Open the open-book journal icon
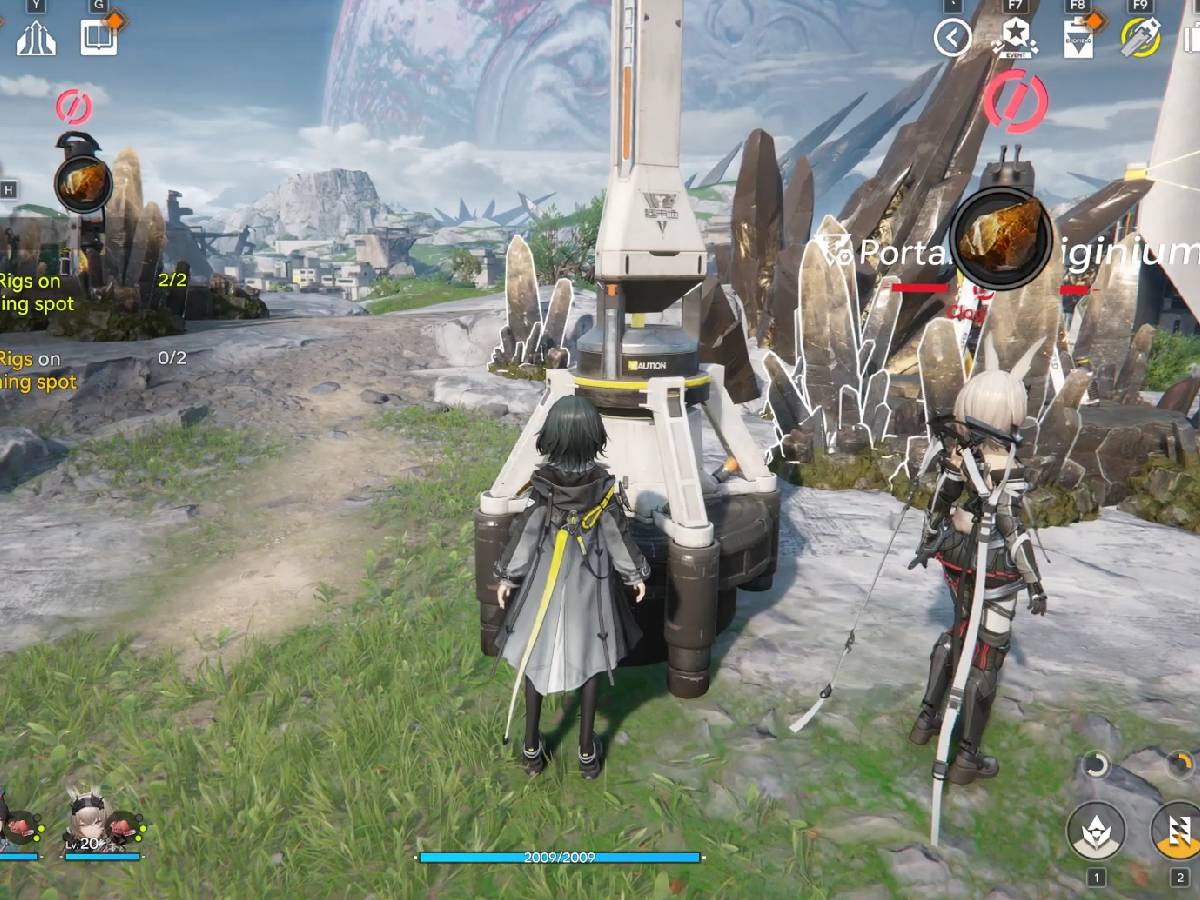Viewport: 1200px width, 900px height. click(x=99, y=37)
